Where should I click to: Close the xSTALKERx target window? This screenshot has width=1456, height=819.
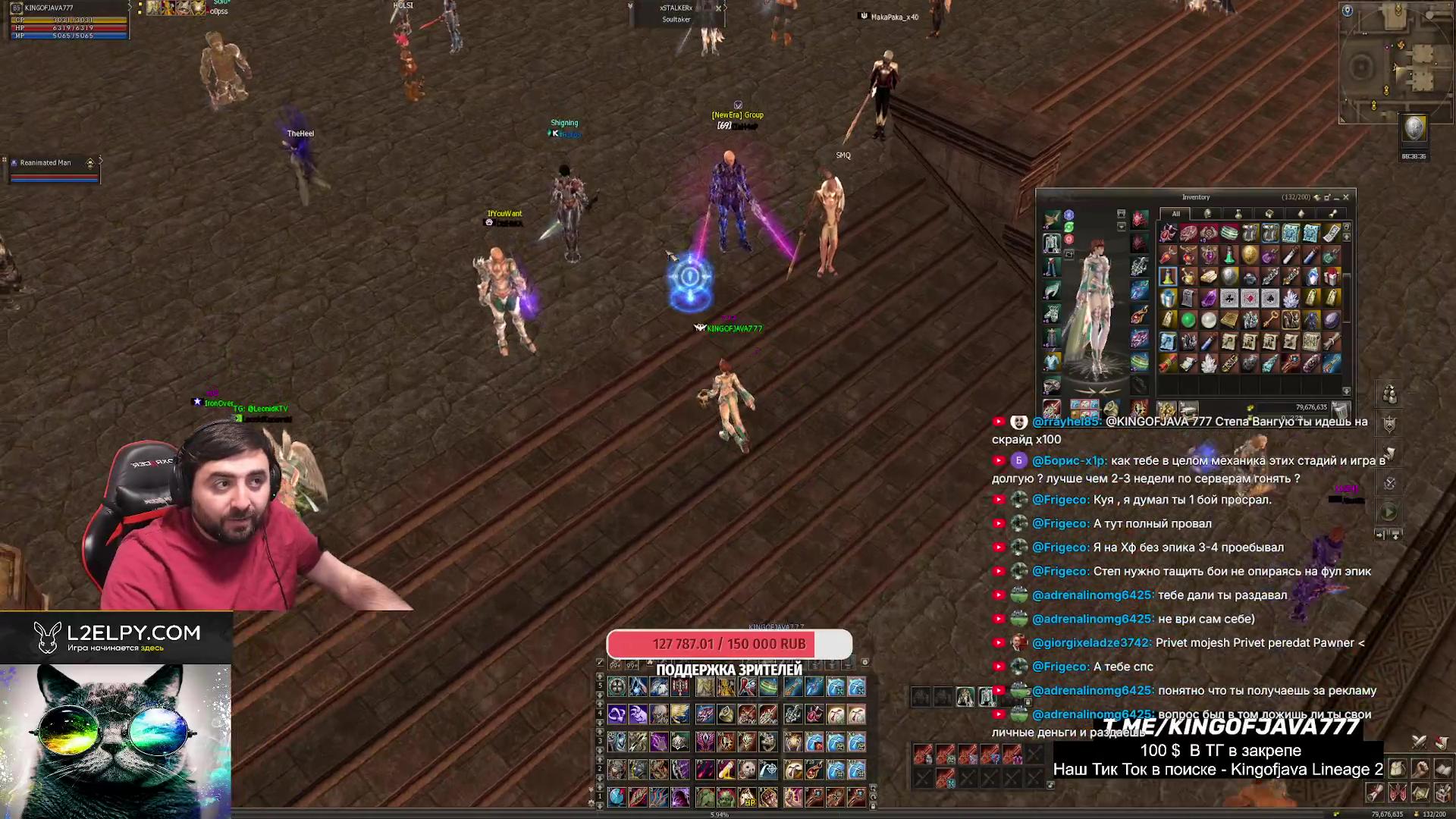pyautogui.click(x=719, y=8)
